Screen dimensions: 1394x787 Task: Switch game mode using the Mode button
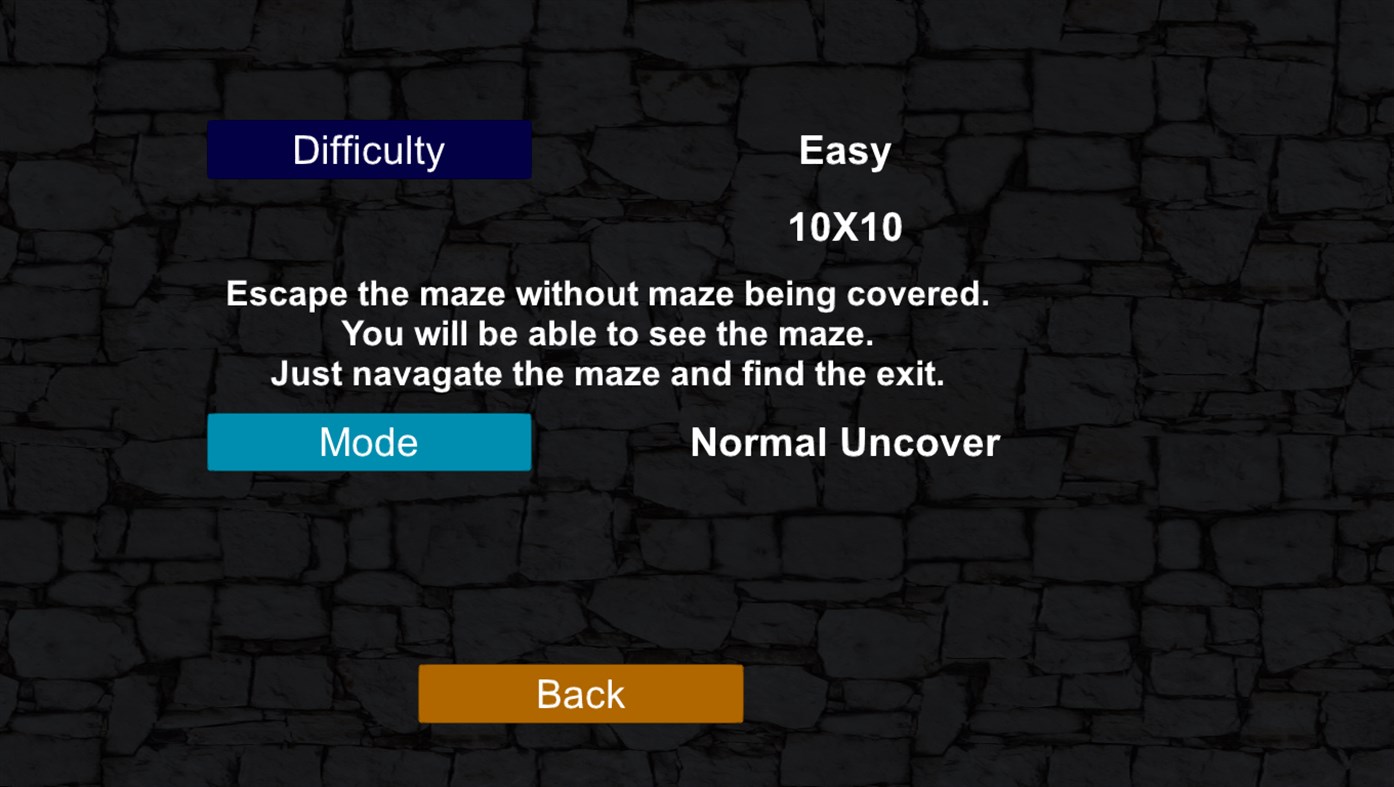[368, 441]
